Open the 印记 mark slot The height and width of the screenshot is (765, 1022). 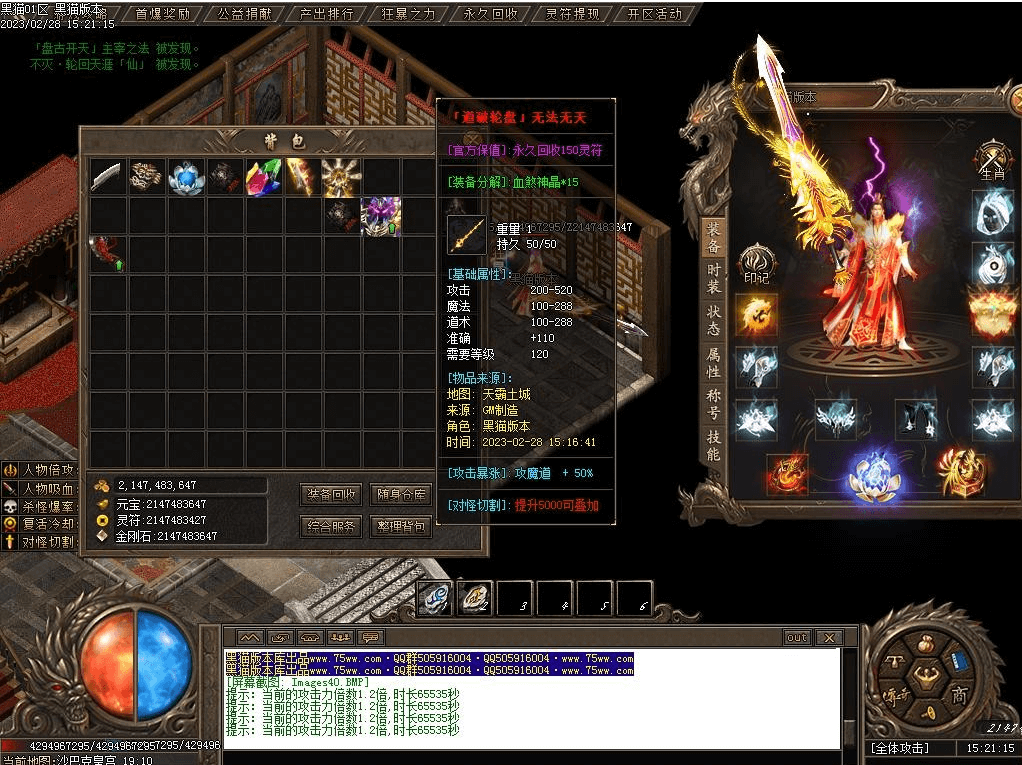pos(756,263)
